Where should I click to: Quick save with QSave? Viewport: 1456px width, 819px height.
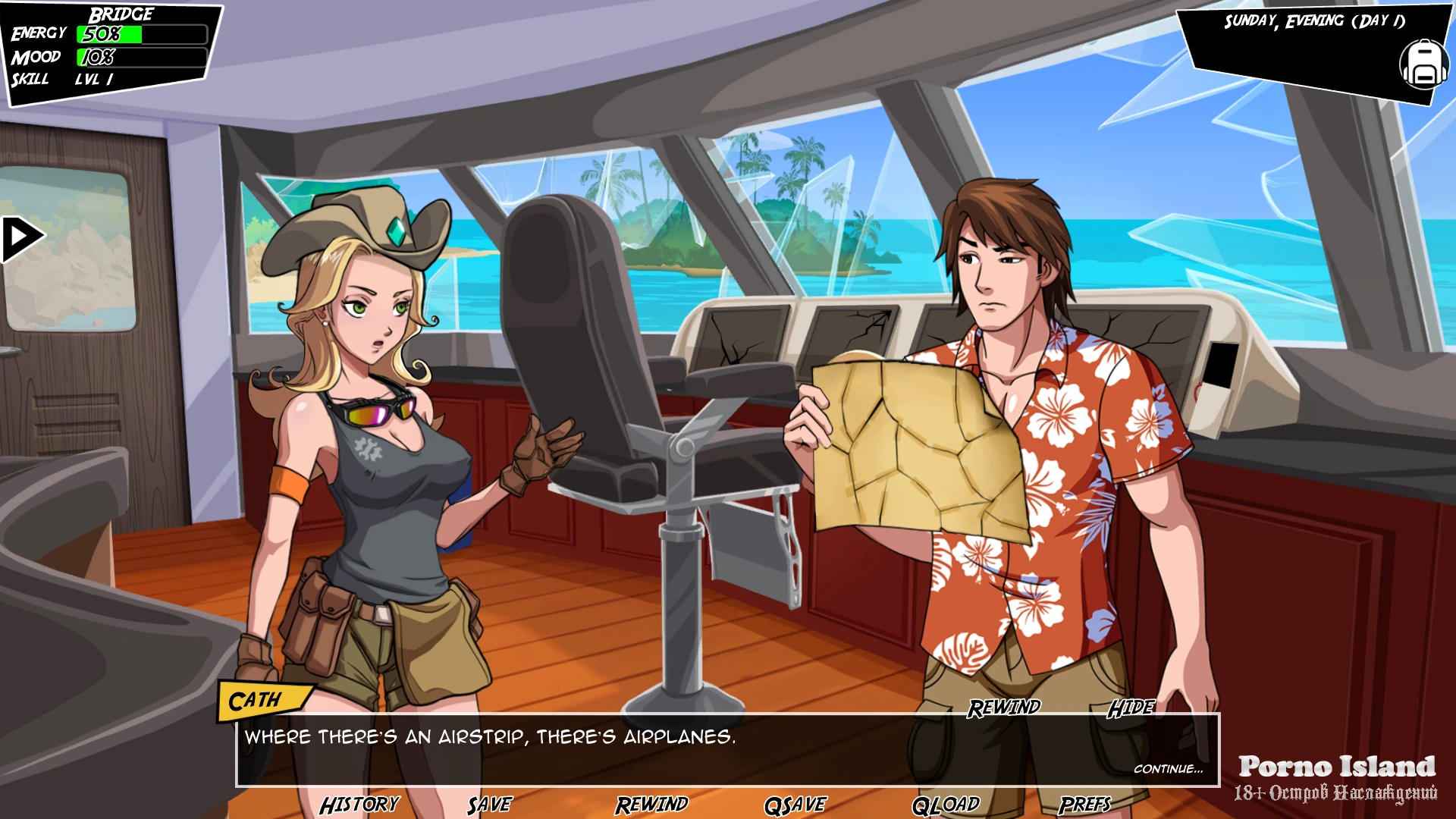(795, 805)
